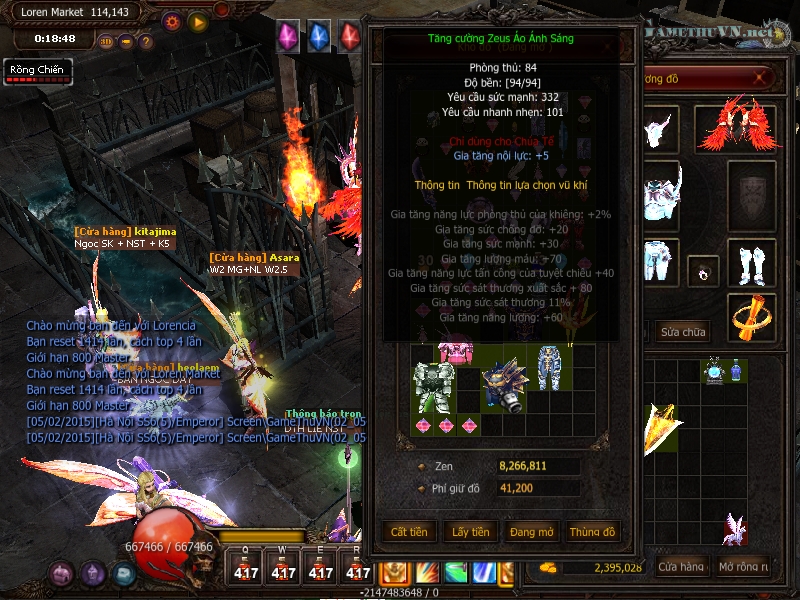Screen dimensions: 800x600
Task: Click the Lấy tiền withdraw button
Action: pos(470,532)
